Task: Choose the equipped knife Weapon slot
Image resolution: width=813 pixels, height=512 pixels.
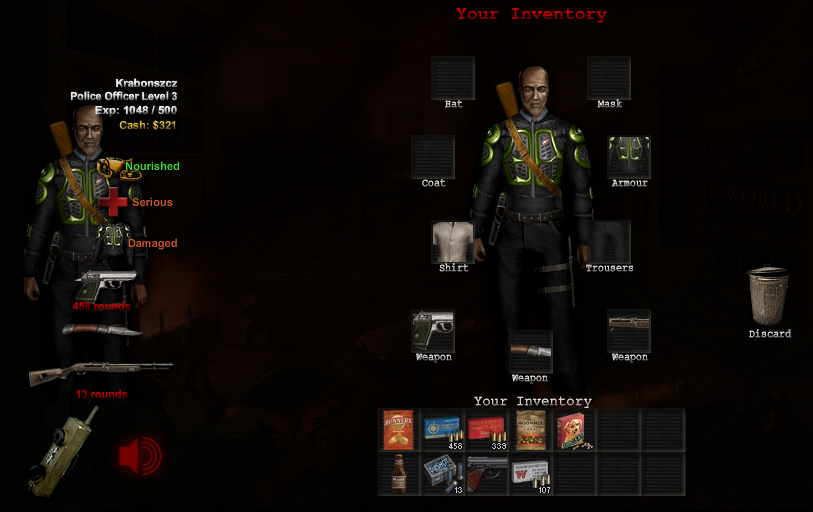Action: [x=530, y=351]
